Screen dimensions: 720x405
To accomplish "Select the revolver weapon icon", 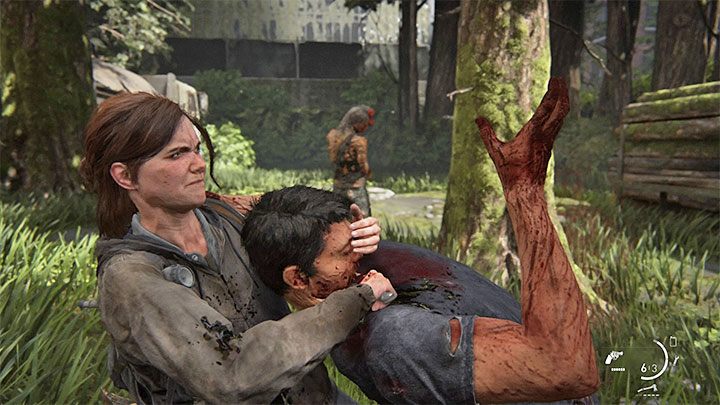I will tap(613, 356).
